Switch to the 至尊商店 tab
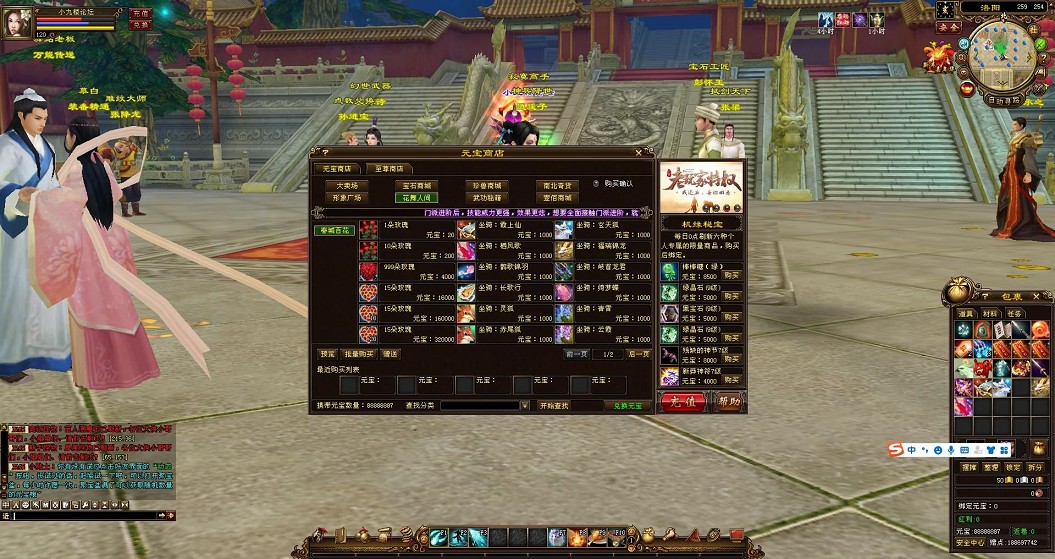Viewport: 1055px width, 559px height. 389,169
